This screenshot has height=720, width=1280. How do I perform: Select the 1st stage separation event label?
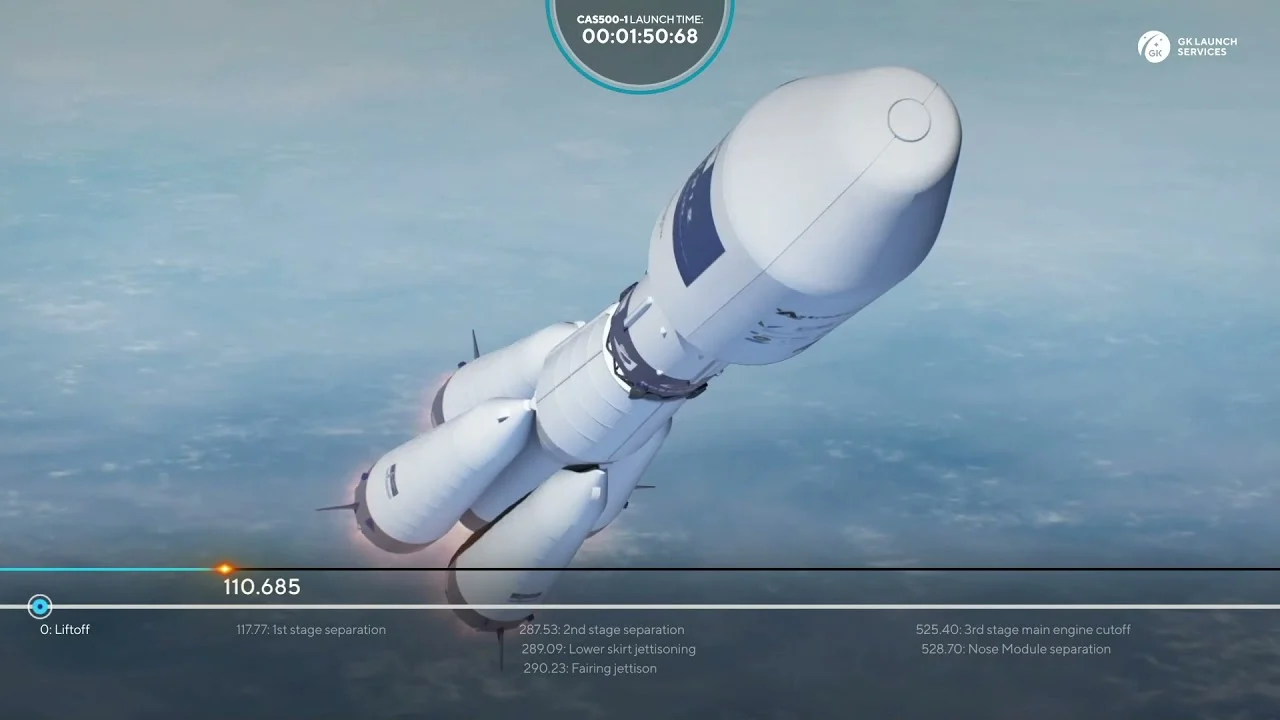311,630
